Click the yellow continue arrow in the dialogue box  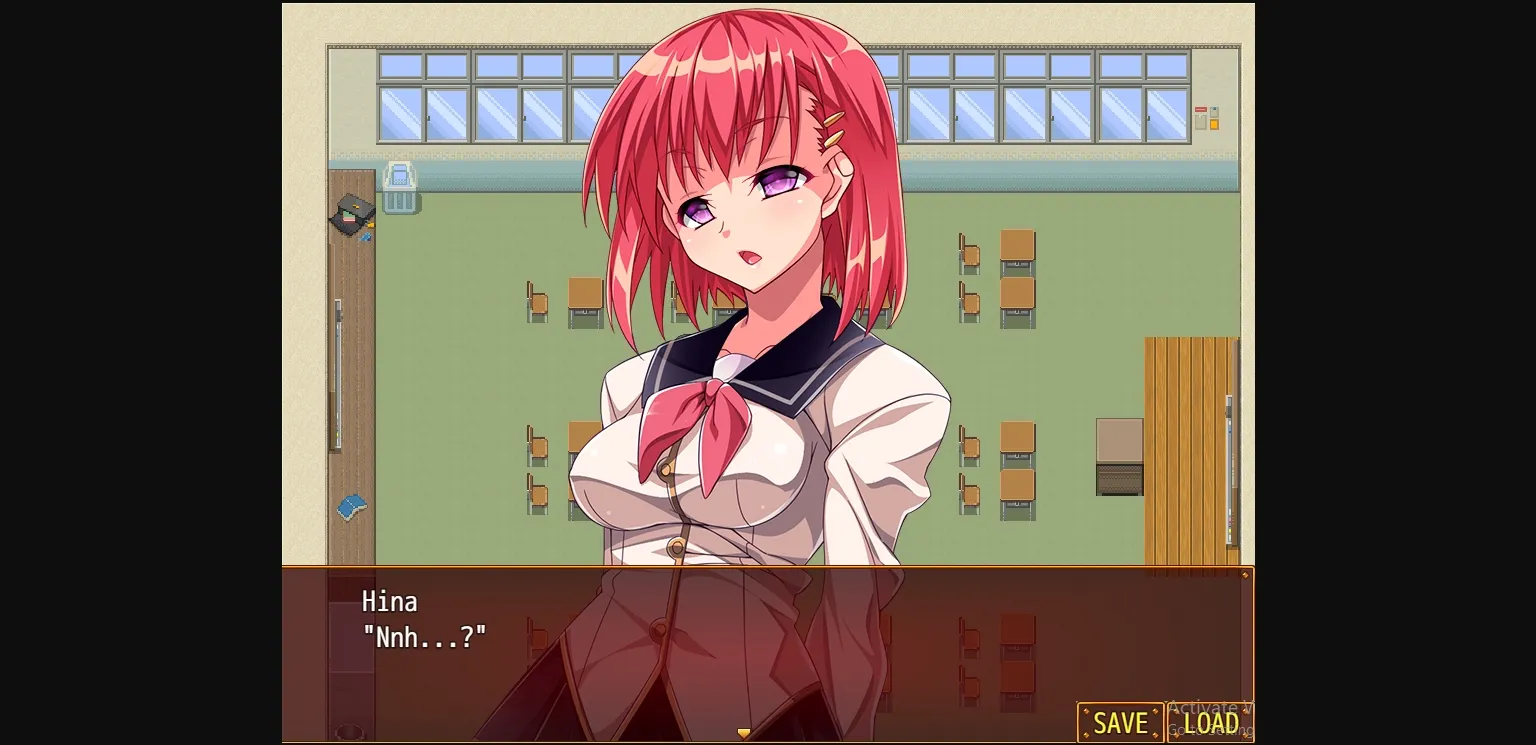pos(744,732)
